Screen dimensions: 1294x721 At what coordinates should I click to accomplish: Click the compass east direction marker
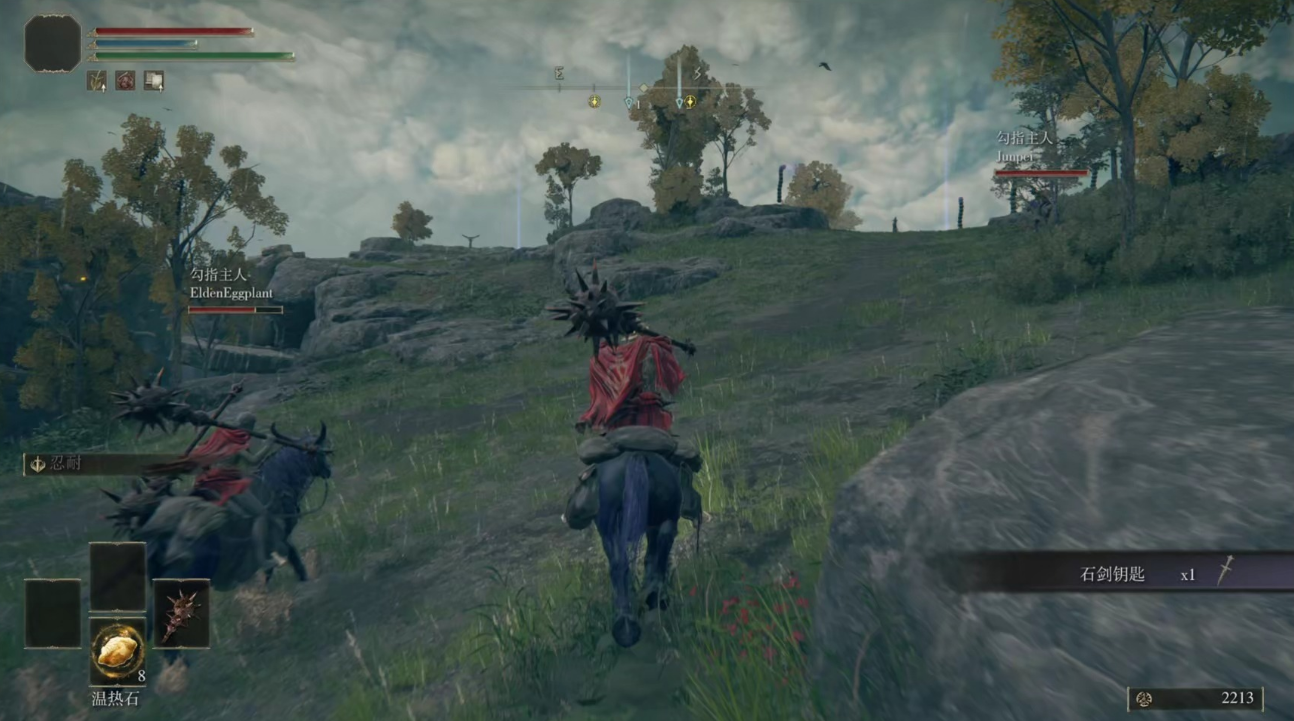coord(560,73)
